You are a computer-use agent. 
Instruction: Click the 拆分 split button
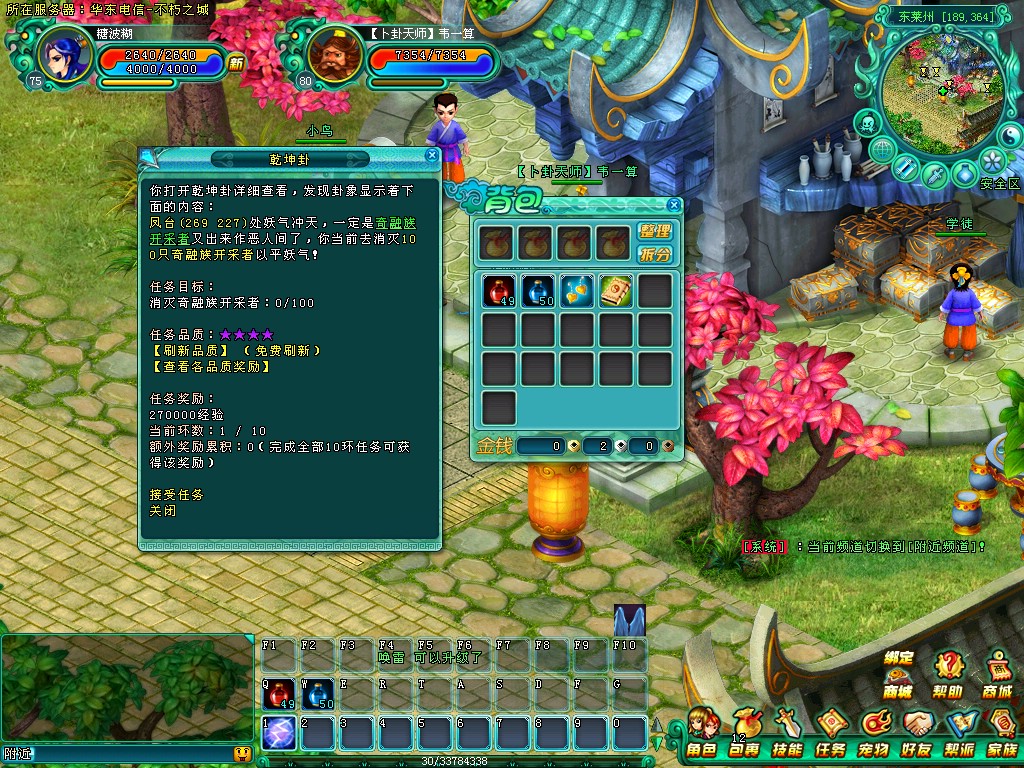(x=655, y=254)
